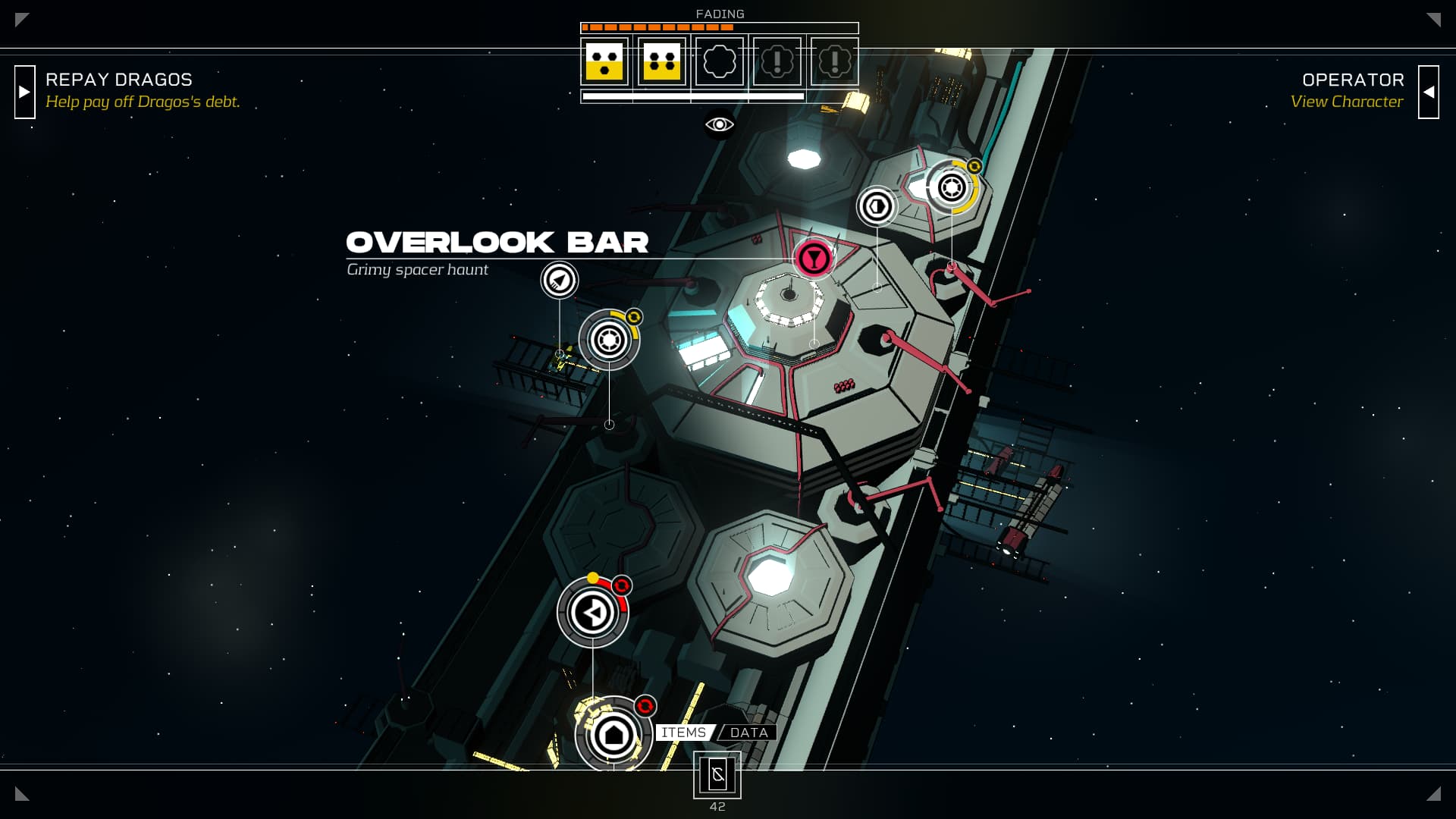
Task: Click the paper plane location marker
Action: (560, 281)
